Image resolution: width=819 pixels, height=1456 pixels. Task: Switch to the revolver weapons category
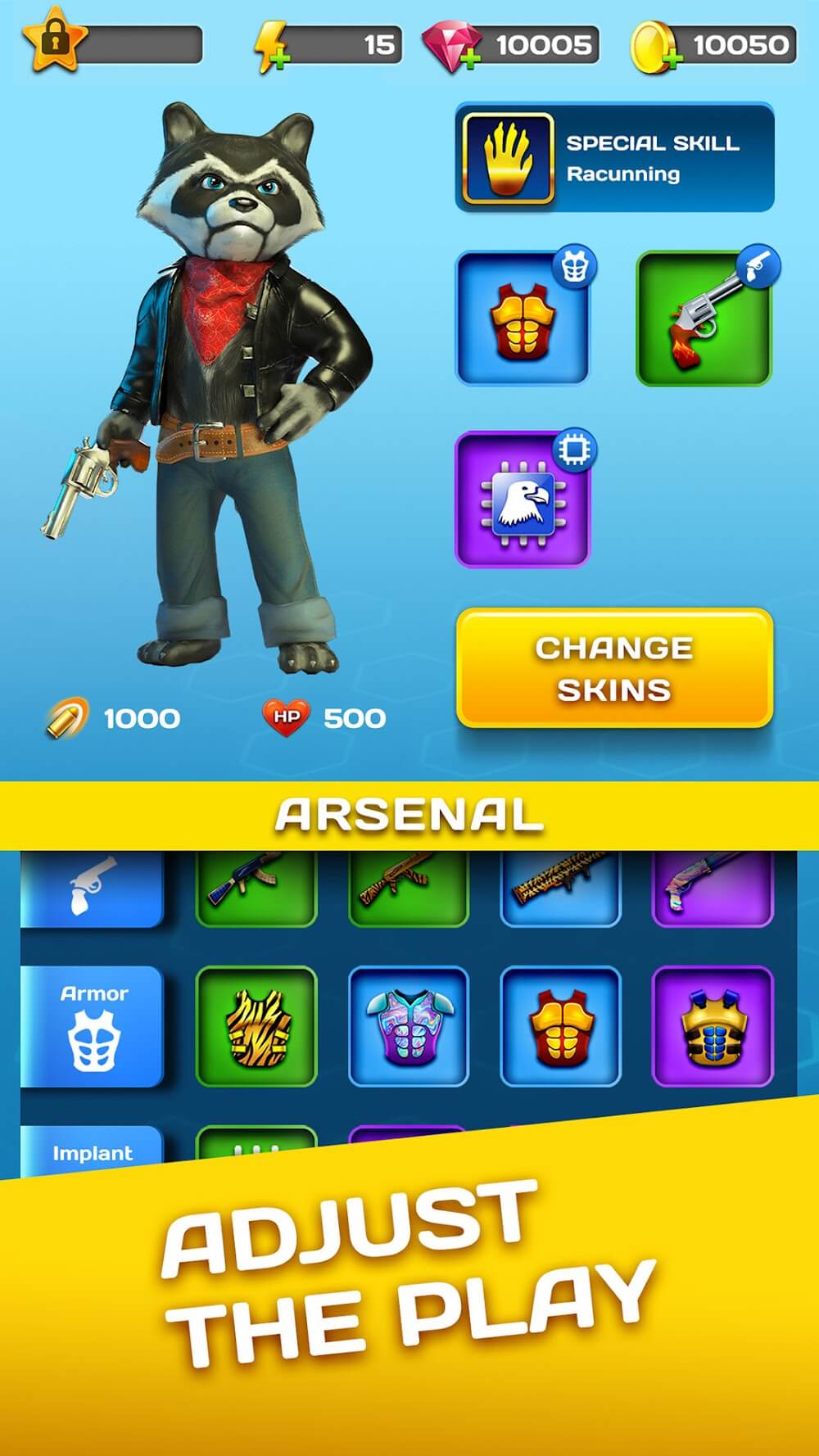pos(93,887)
